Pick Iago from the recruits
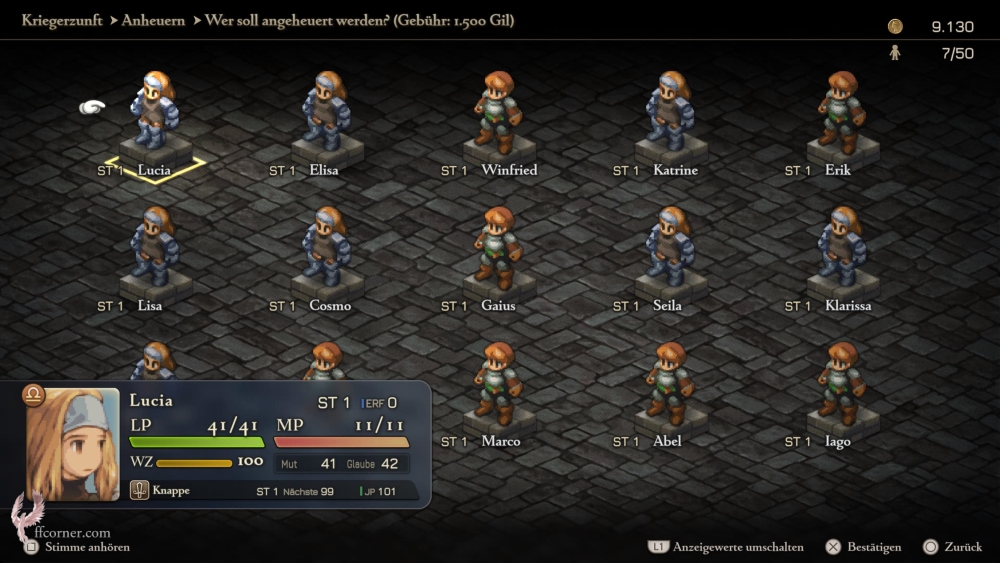 coord(842,384)
